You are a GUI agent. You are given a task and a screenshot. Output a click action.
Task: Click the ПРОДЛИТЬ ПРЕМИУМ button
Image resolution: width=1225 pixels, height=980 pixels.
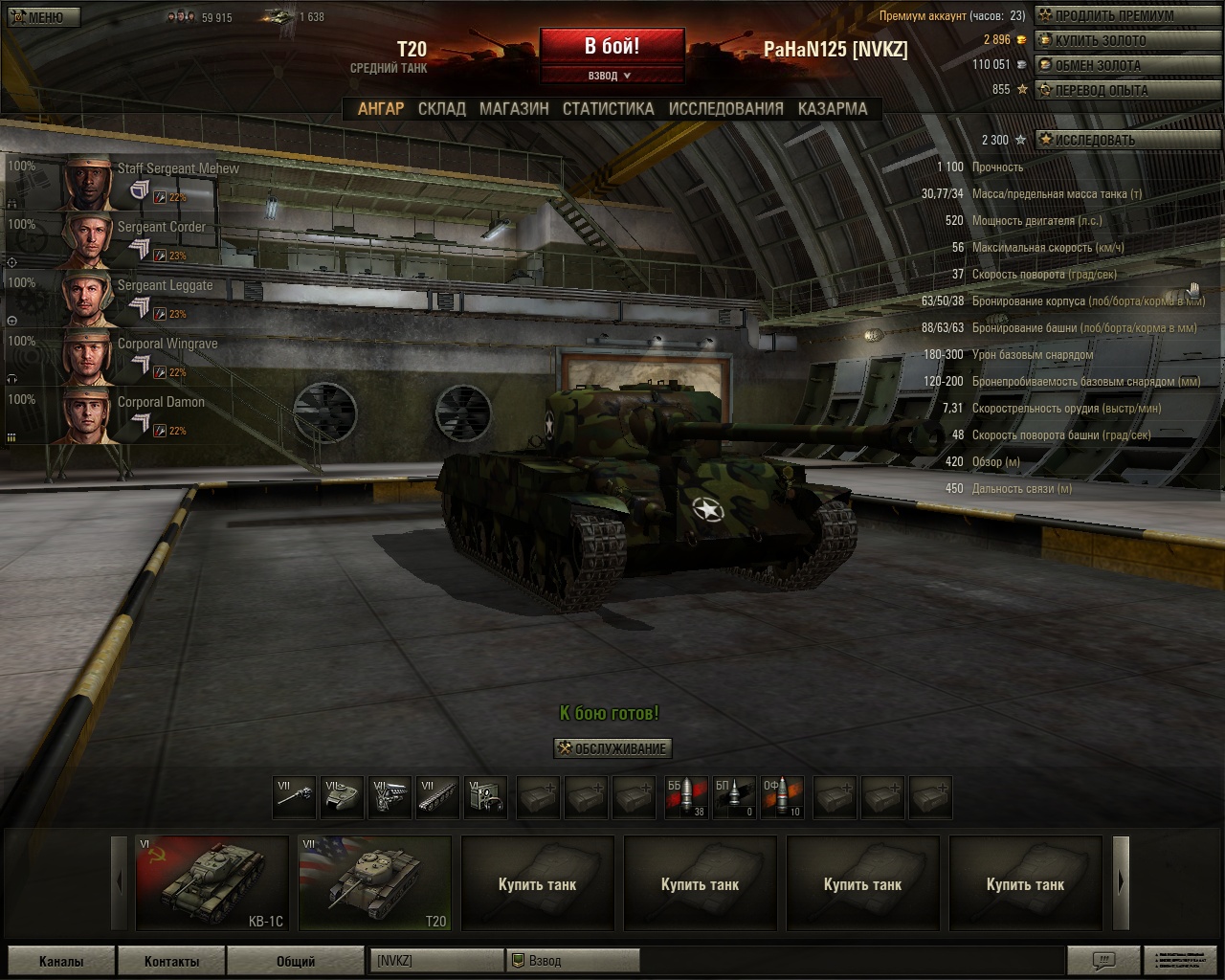click(1106, 15)
